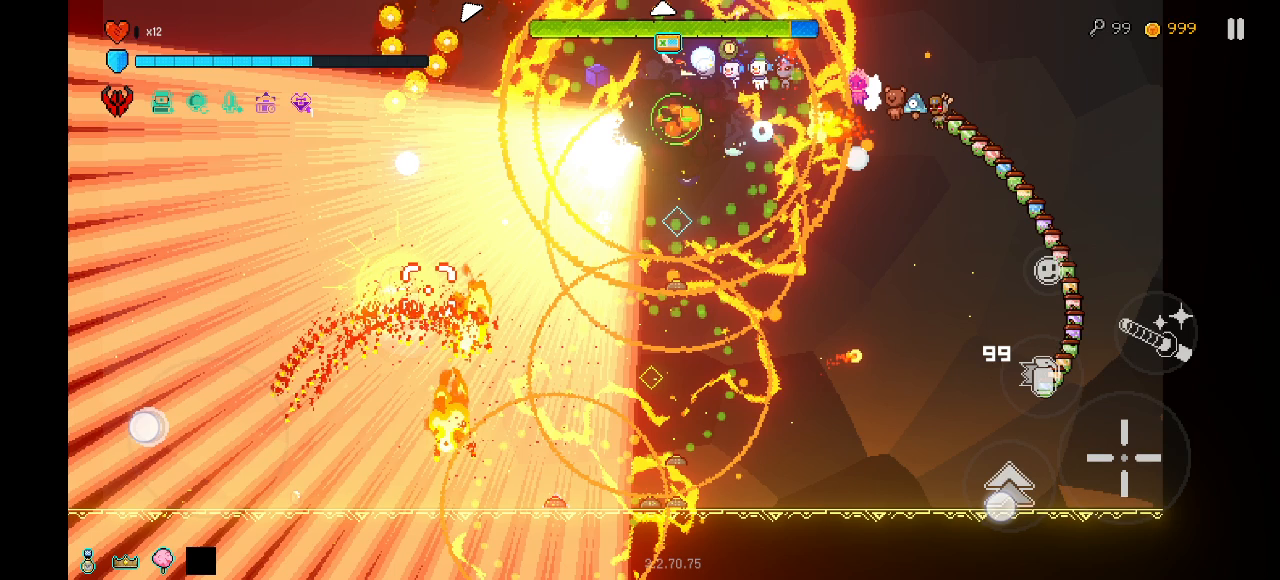Image resolution: width=1280 pixels, height=580 pixels.
Task: Select the red horned demon buff icon
Action: click(x=117, y=101)
